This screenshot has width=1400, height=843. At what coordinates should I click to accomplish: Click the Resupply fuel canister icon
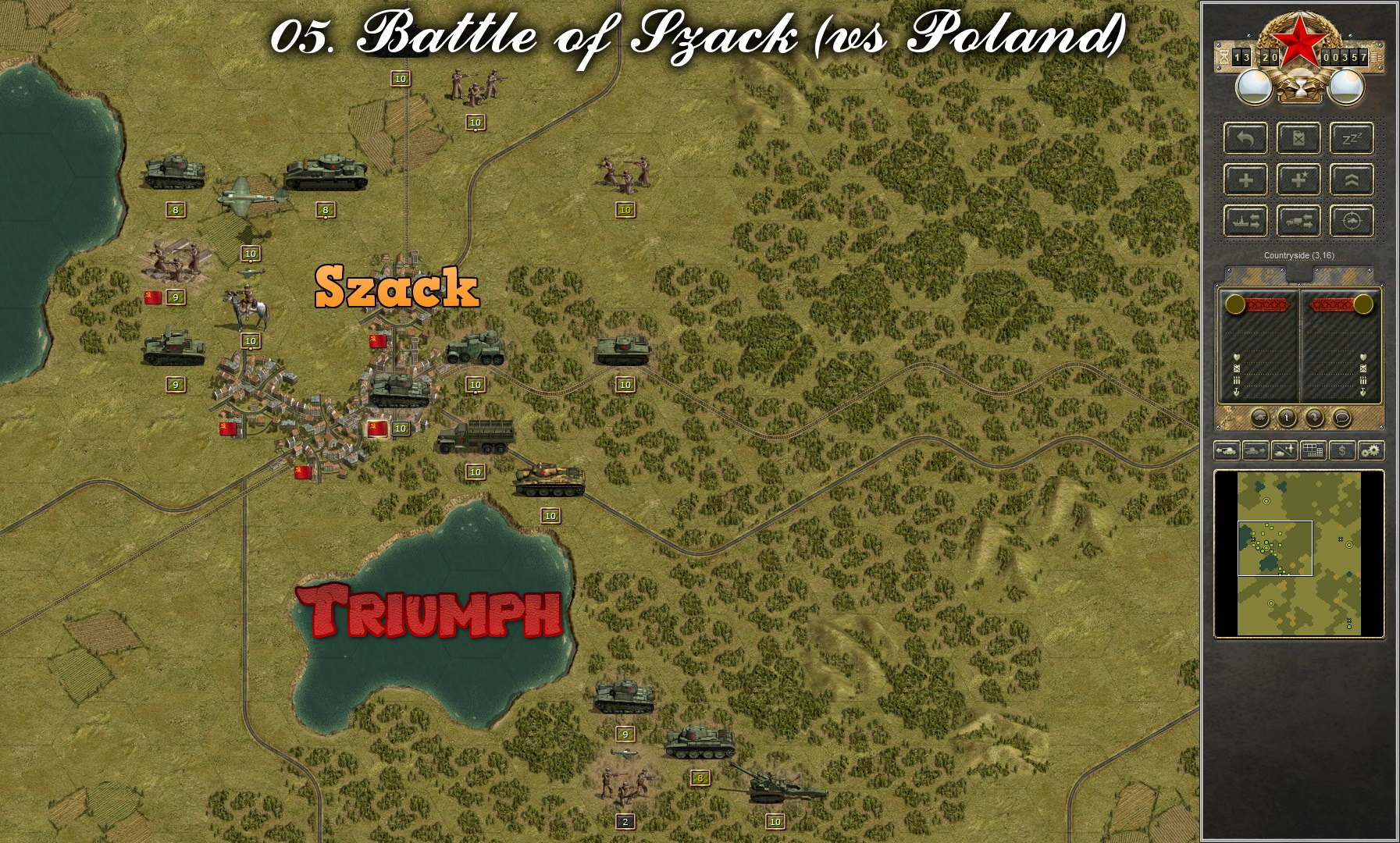point(1298,138)
